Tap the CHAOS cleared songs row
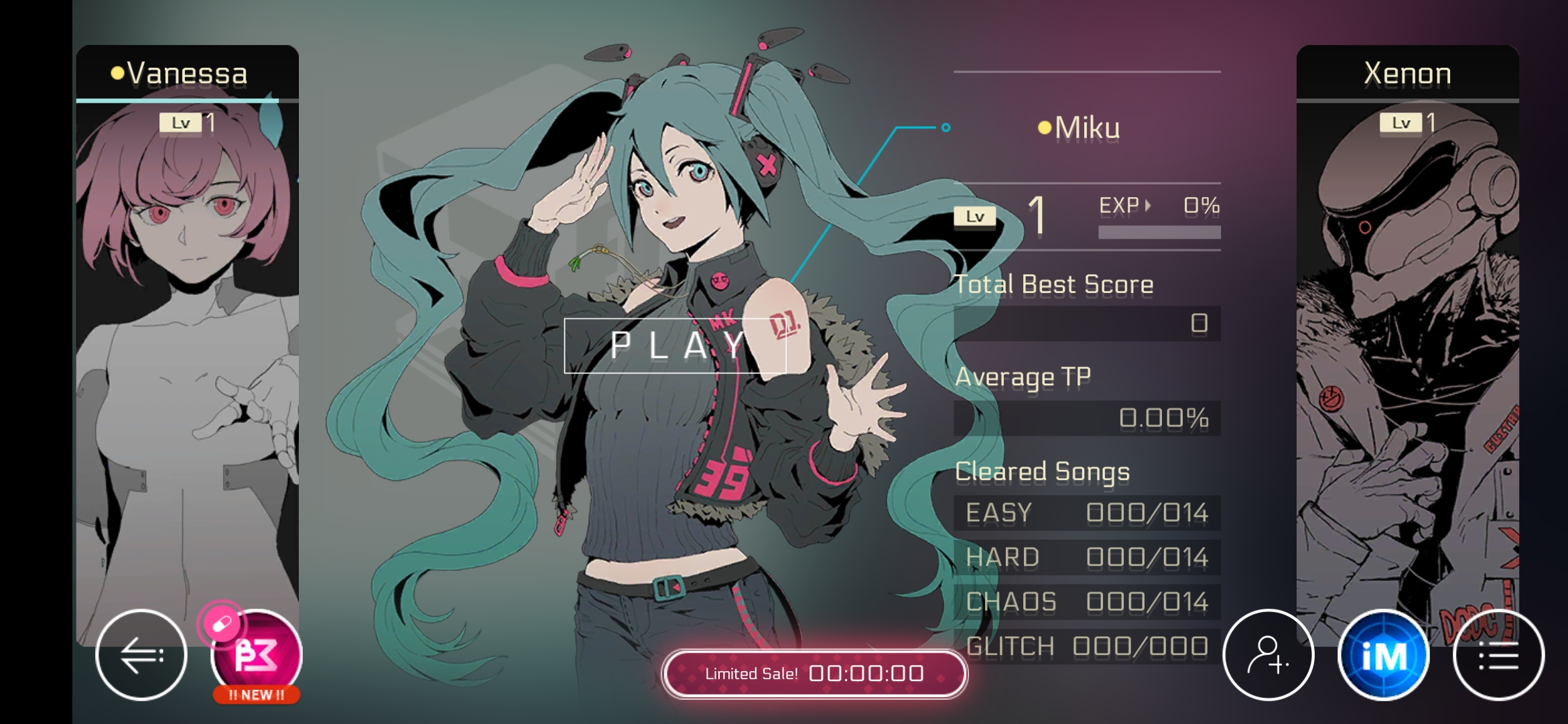The width and height of the screenshot is (1568, 724). [x=1086, y=602]
